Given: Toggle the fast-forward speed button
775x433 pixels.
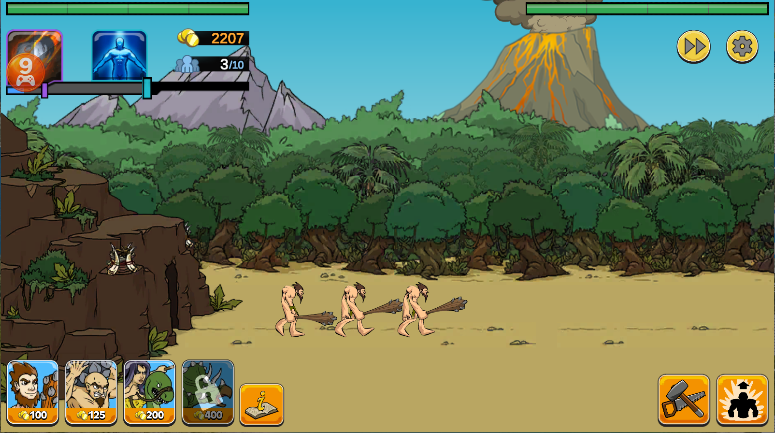Looking at the screenshot, I should pyautogui.click(x=693, y=46).
